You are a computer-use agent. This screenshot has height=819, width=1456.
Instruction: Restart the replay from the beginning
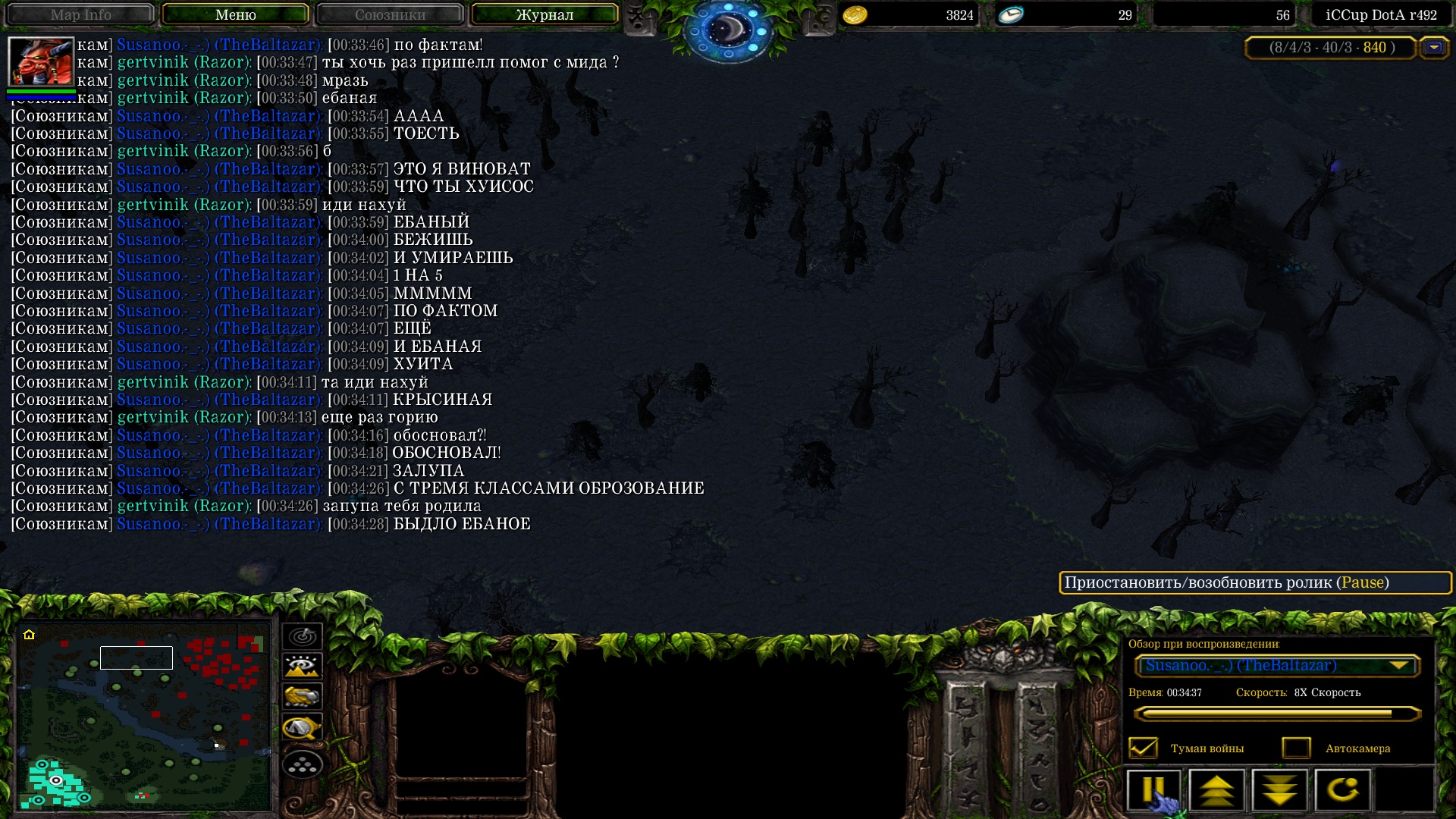(x=1342, y=790)
